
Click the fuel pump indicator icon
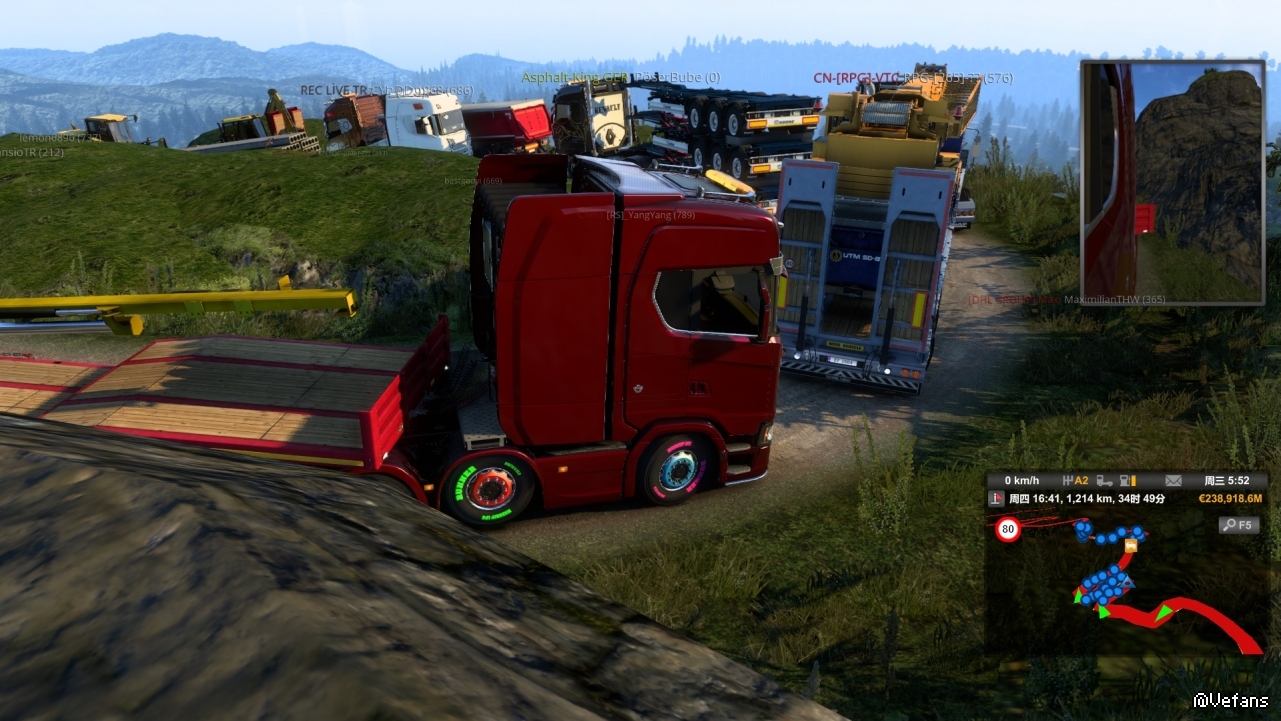pos(1127,480)
